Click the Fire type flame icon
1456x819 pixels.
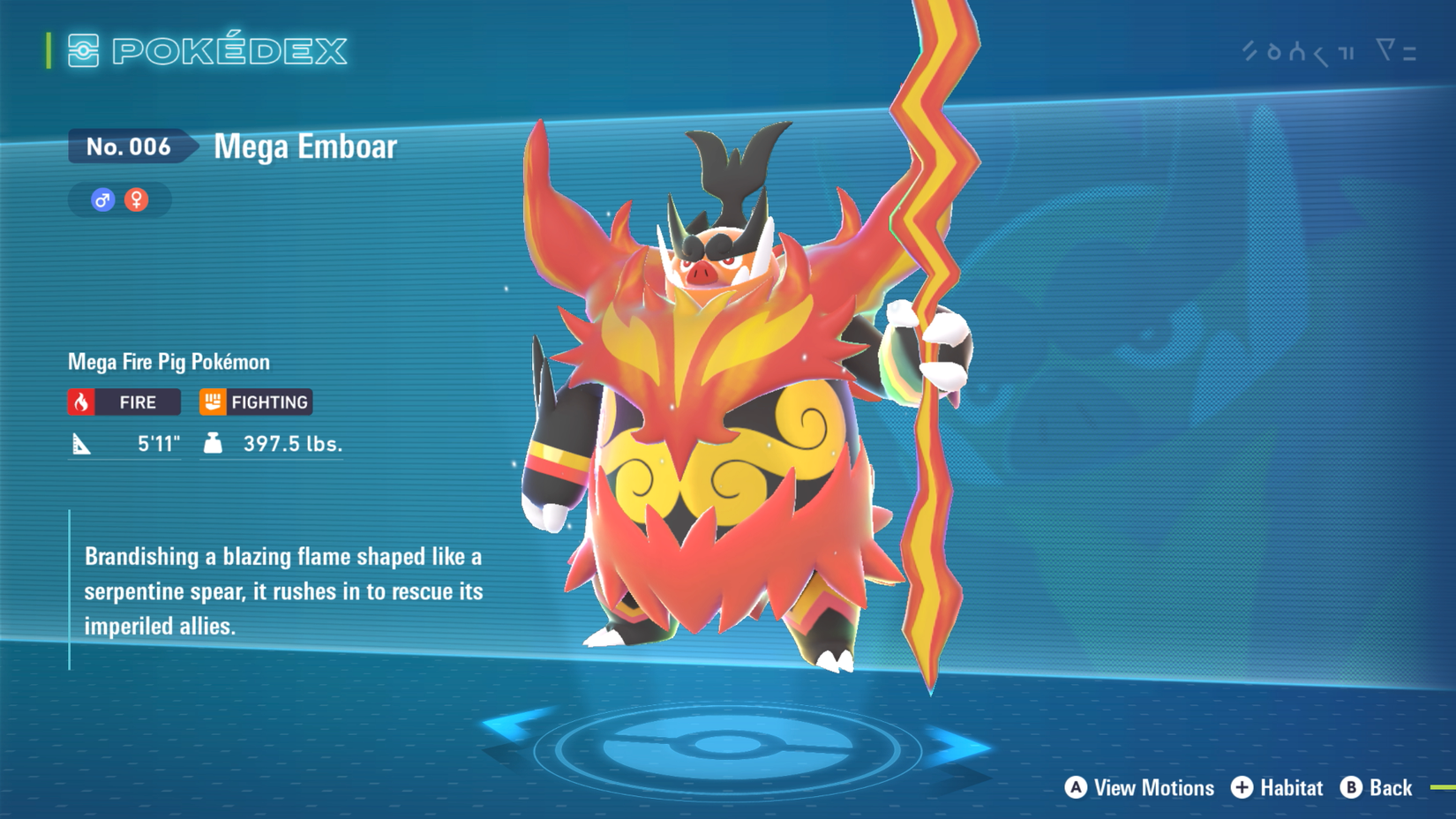(x=82, y=402)
